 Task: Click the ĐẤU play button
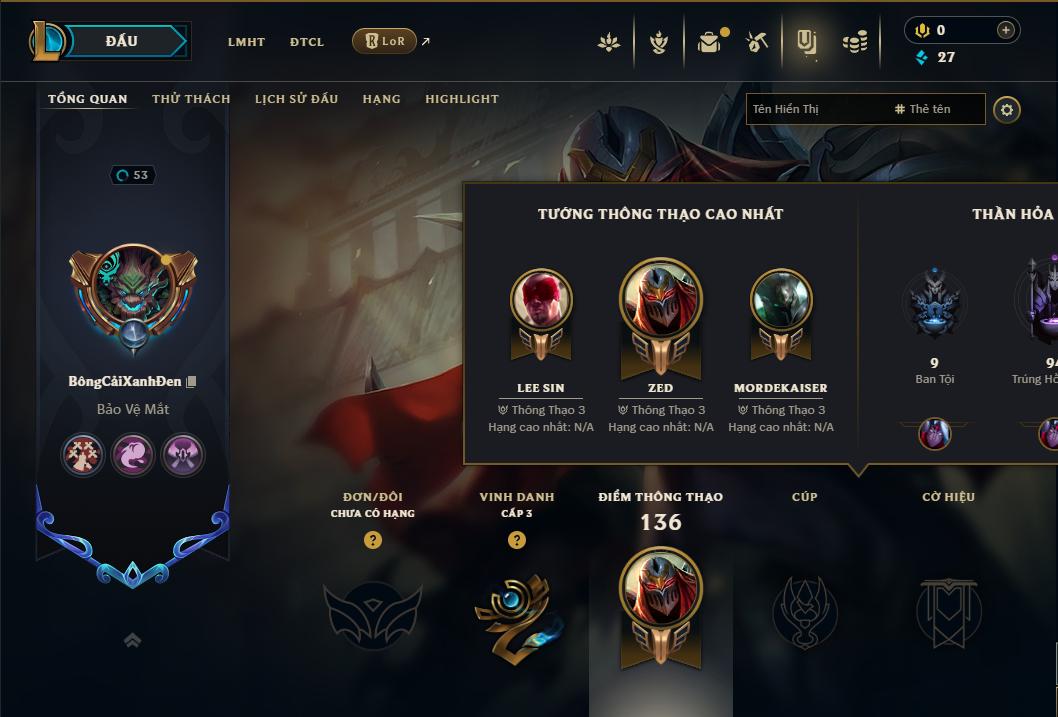tap(122, 41)
